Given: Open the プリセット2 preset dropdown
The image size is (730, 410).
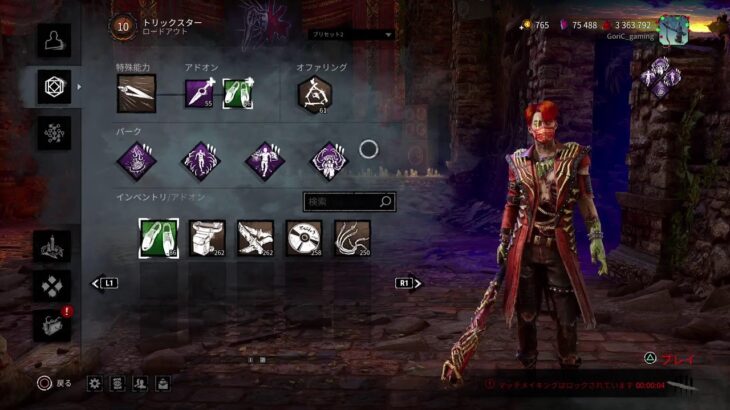Looking at the screenshot, I should click(x=351, y=34).
